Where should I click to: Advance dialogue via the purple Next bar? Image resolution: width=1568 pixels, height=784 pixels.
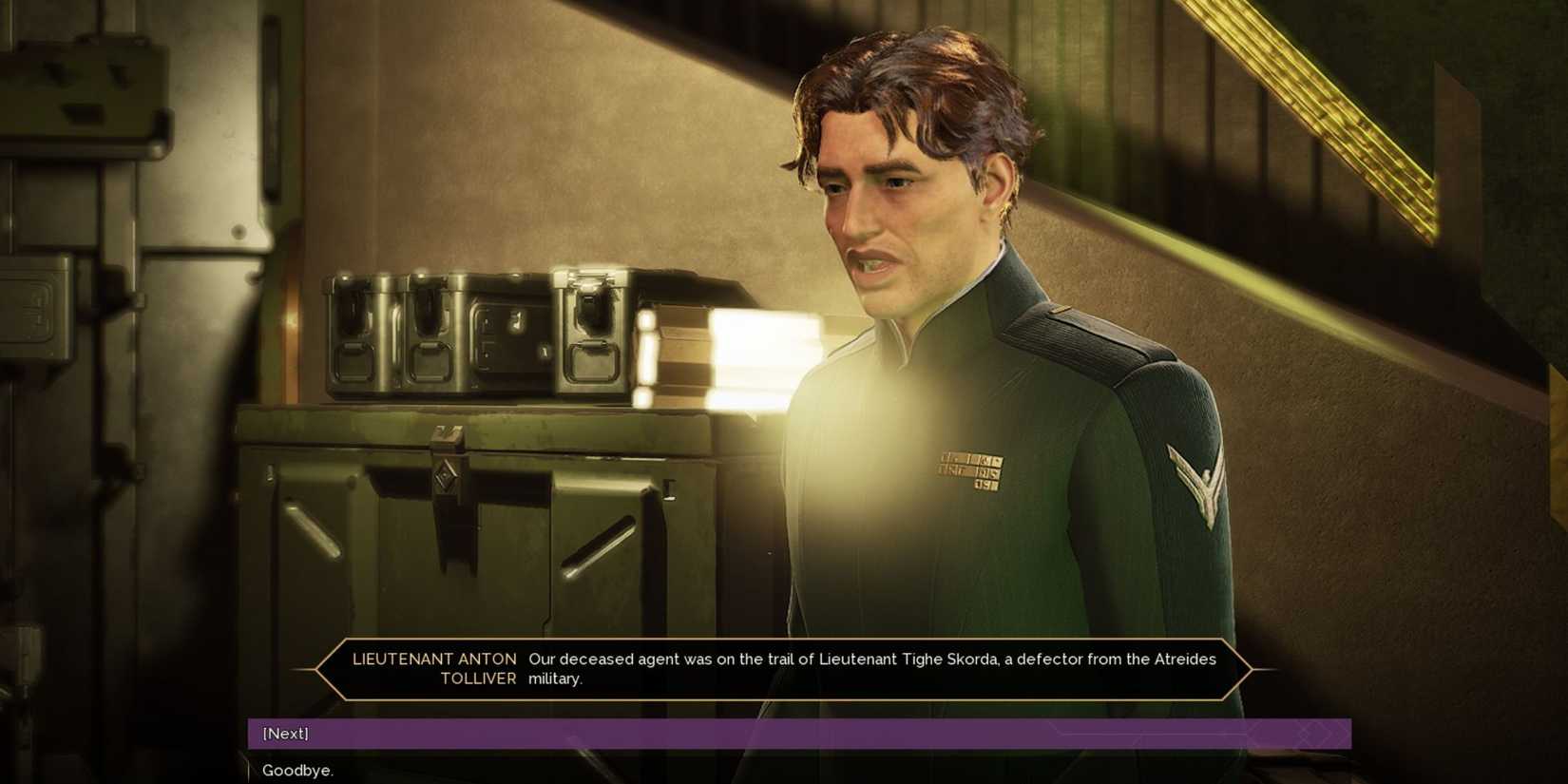pyautogui.click(x=665, y=733)
